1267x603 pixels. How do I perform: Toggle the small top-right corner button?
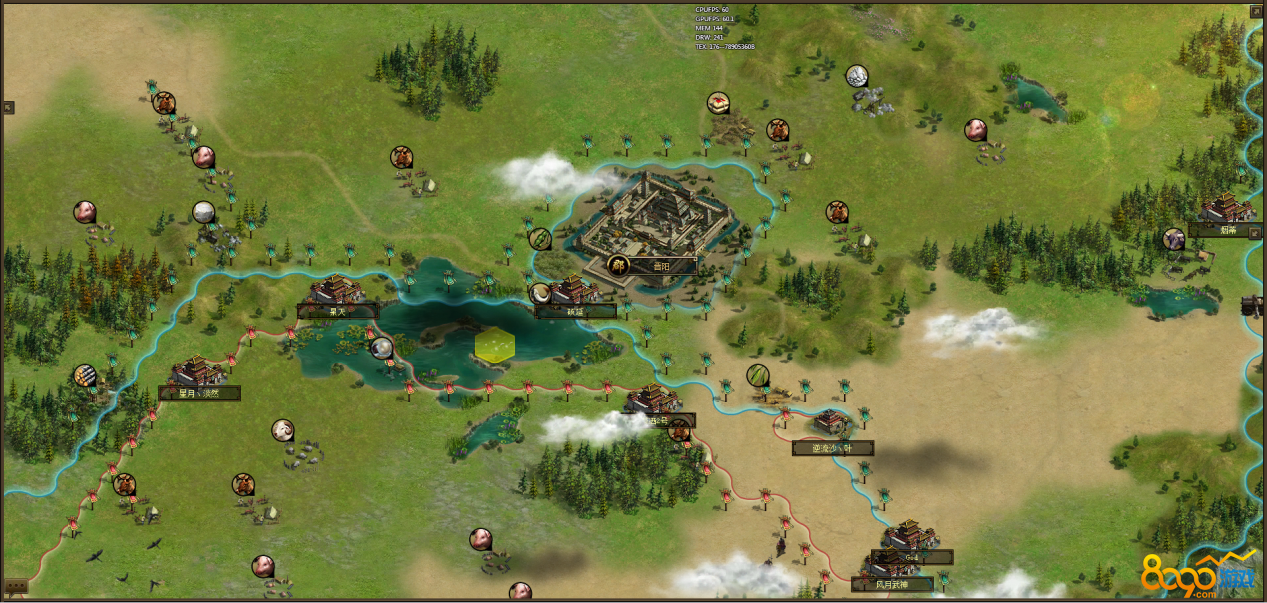(1256, 12)
